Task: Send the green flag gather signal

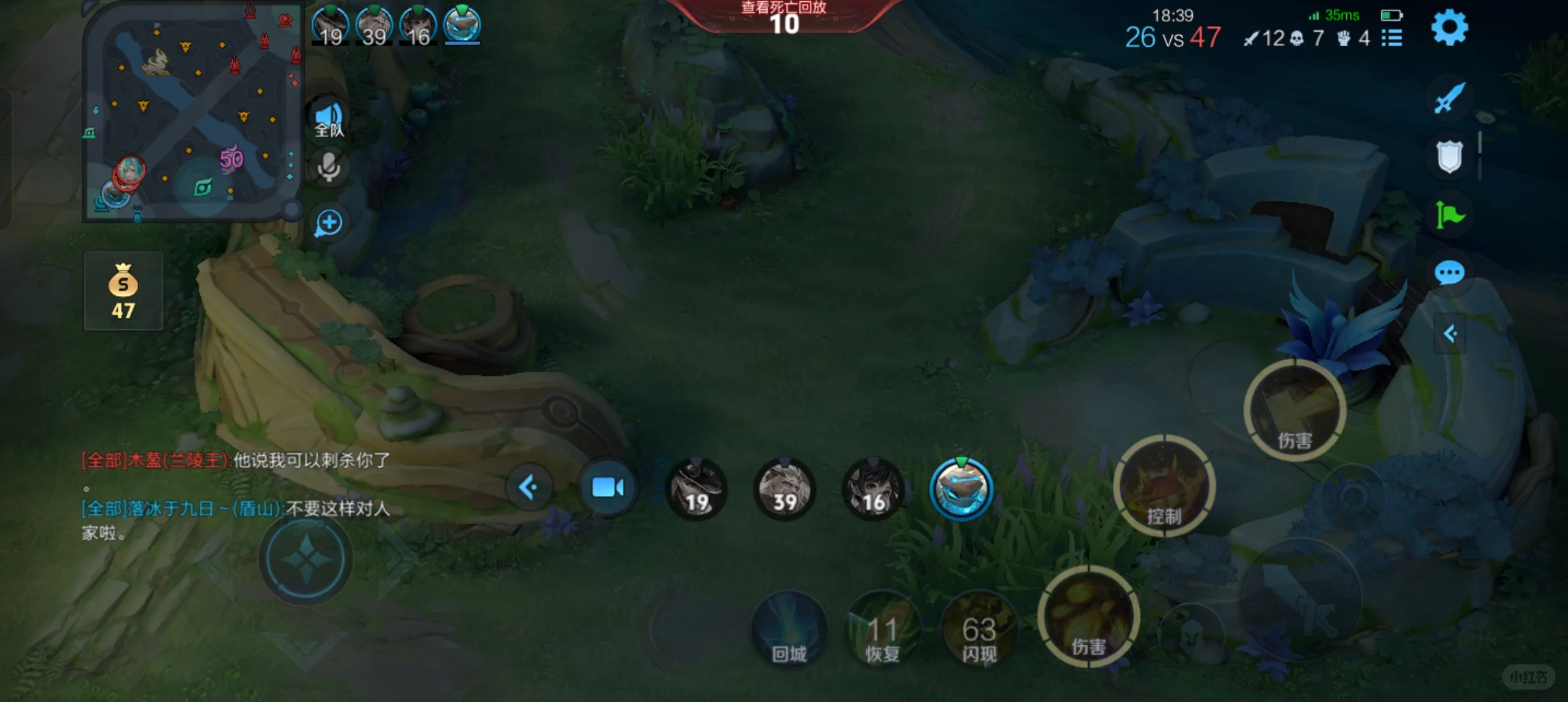Action: coord(1449,214)
